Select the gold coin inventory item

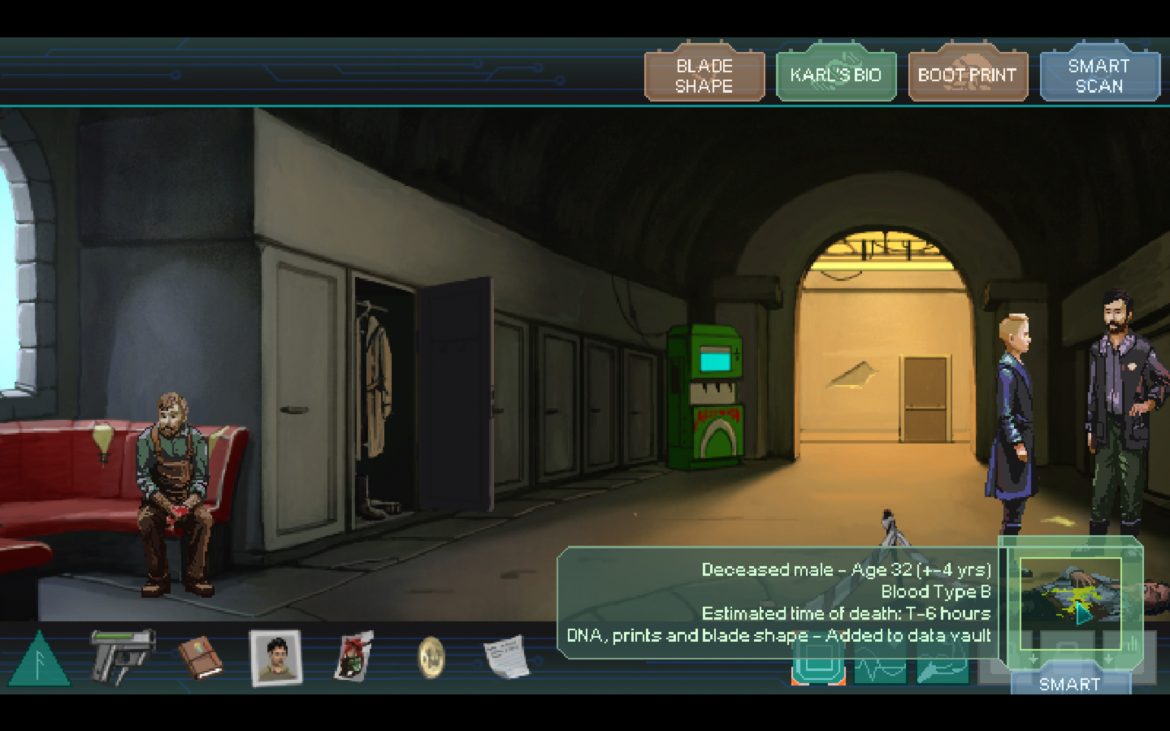(431, 657)
